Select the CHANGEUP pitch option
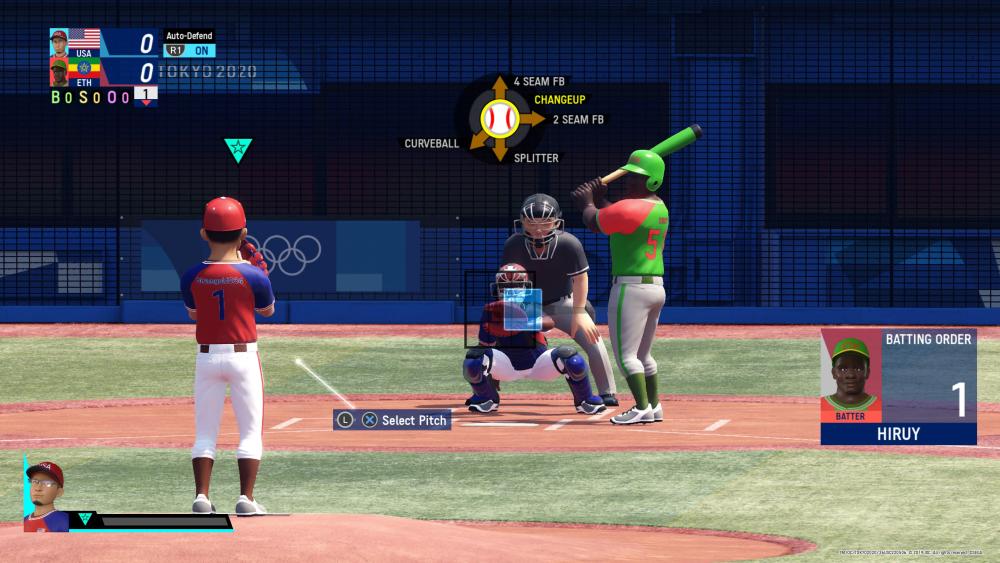 559,100
